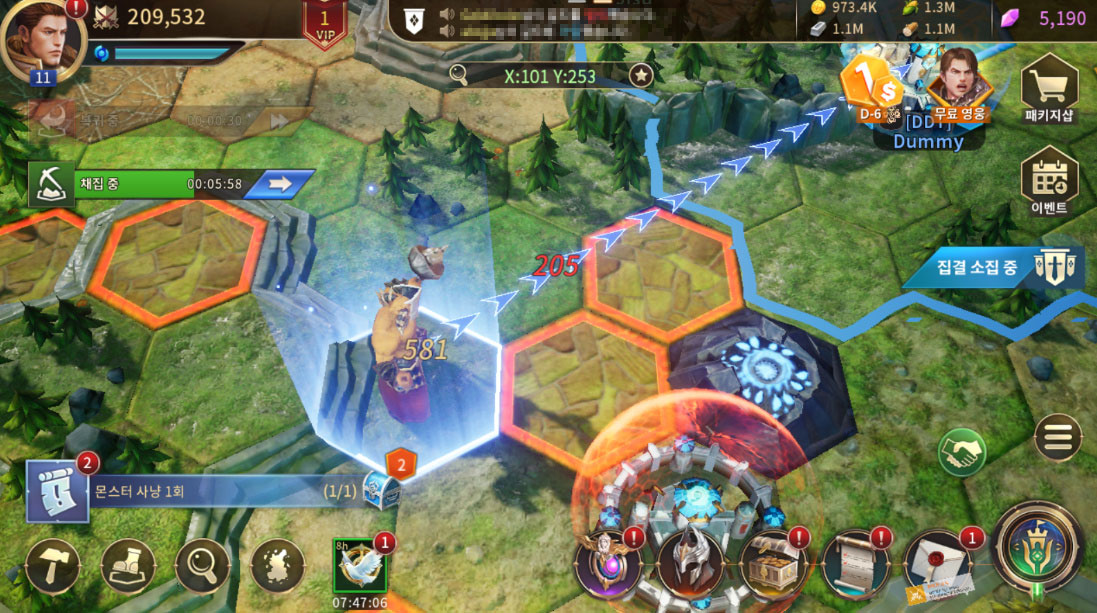The width and height of the screenshot is (1097, 613).
Task: Open the 이벤트 events calendar
Action: point(1049,182)
